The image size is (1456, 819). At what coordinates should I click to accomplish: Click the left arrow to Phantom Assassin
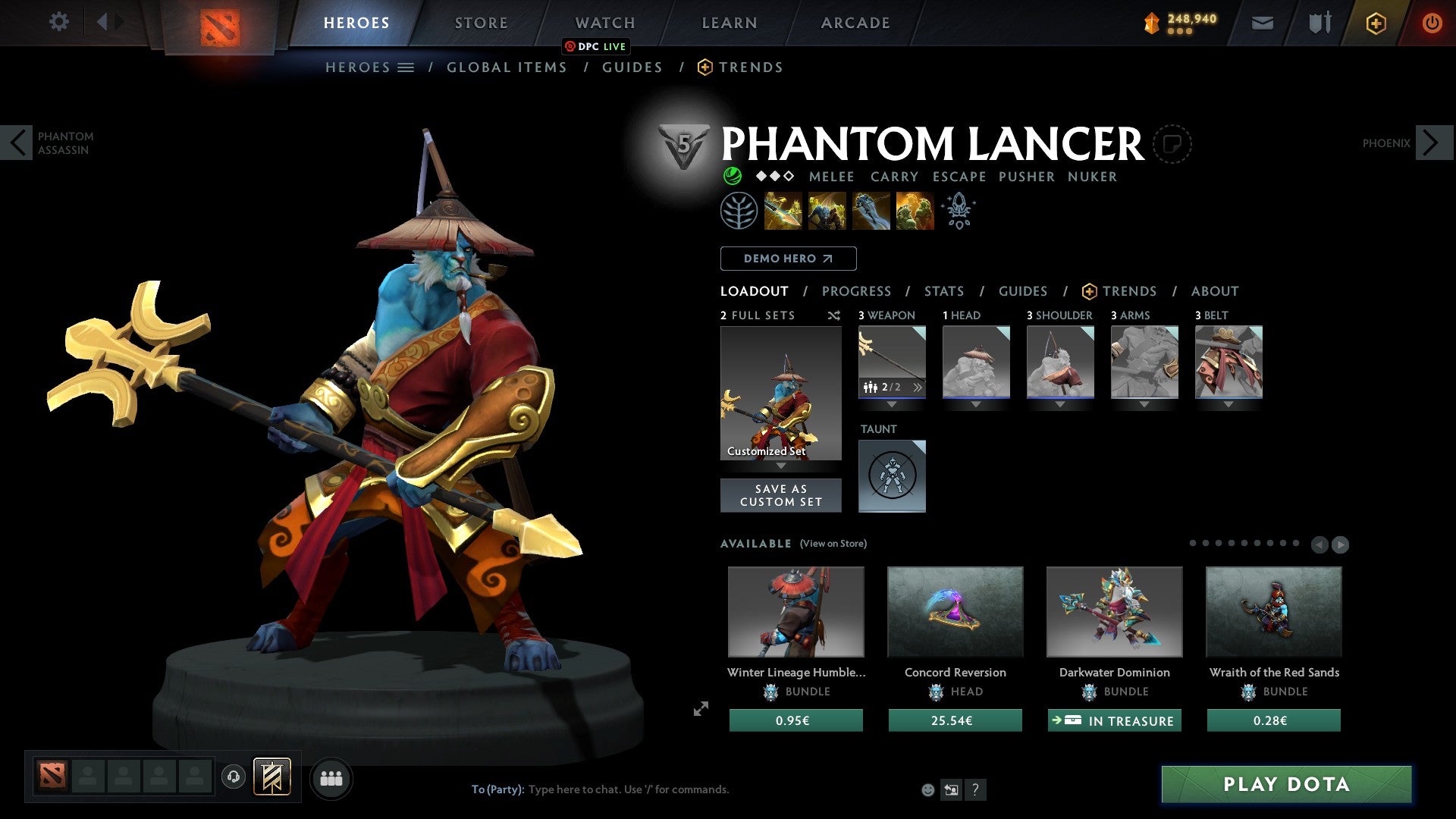17,142
